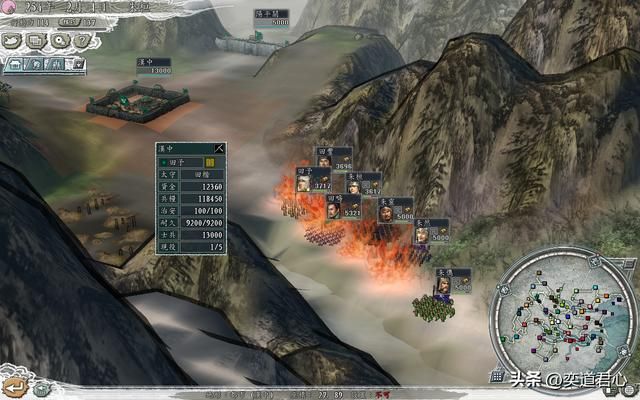The image size is (640, 400).
Task: Open the overlapping-windows list icon
Action: pyautogui.click(x=35, y=41)
